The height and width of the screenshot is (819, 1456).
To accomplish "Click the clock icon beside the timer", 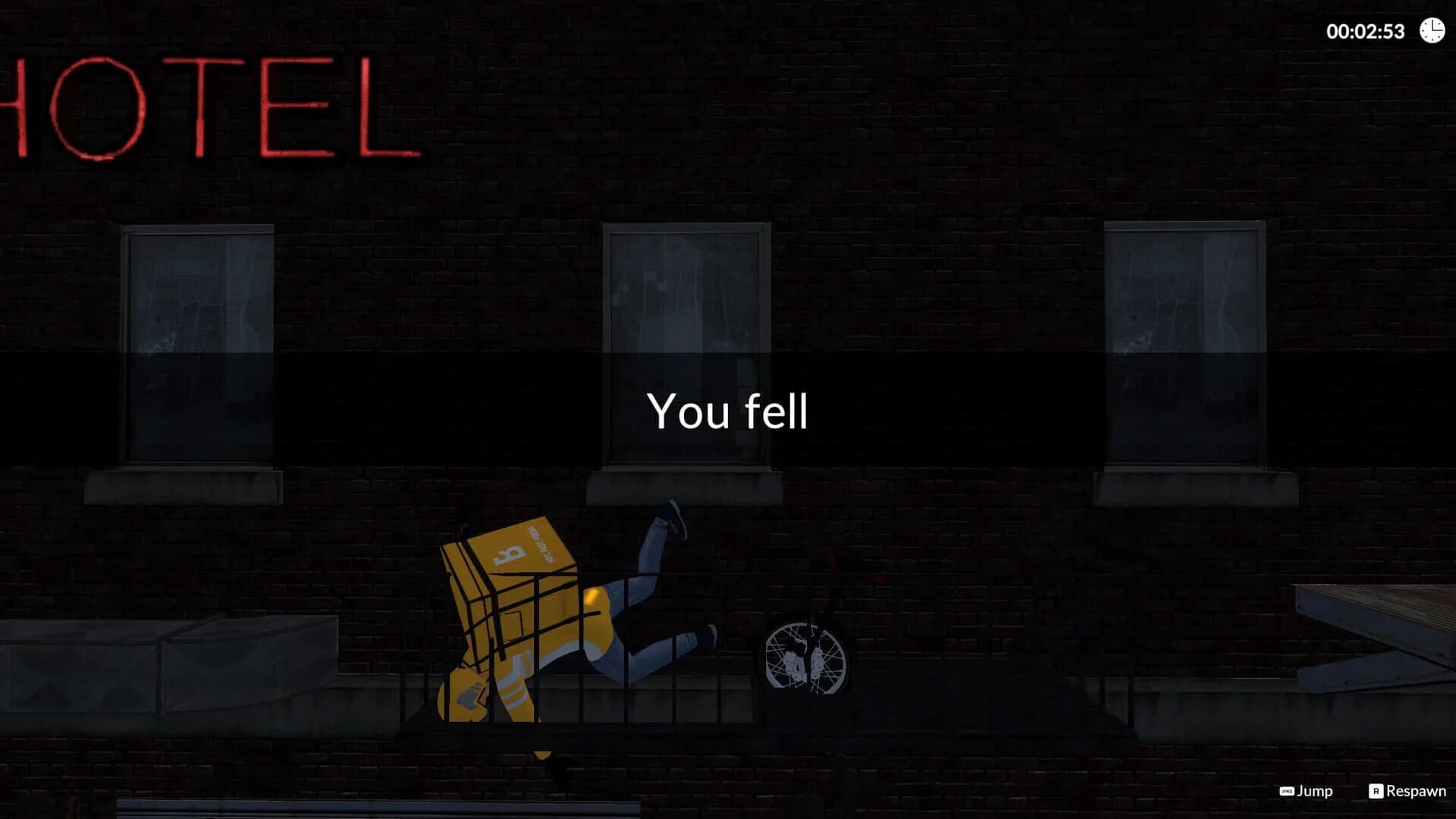I will point(1430,32).
